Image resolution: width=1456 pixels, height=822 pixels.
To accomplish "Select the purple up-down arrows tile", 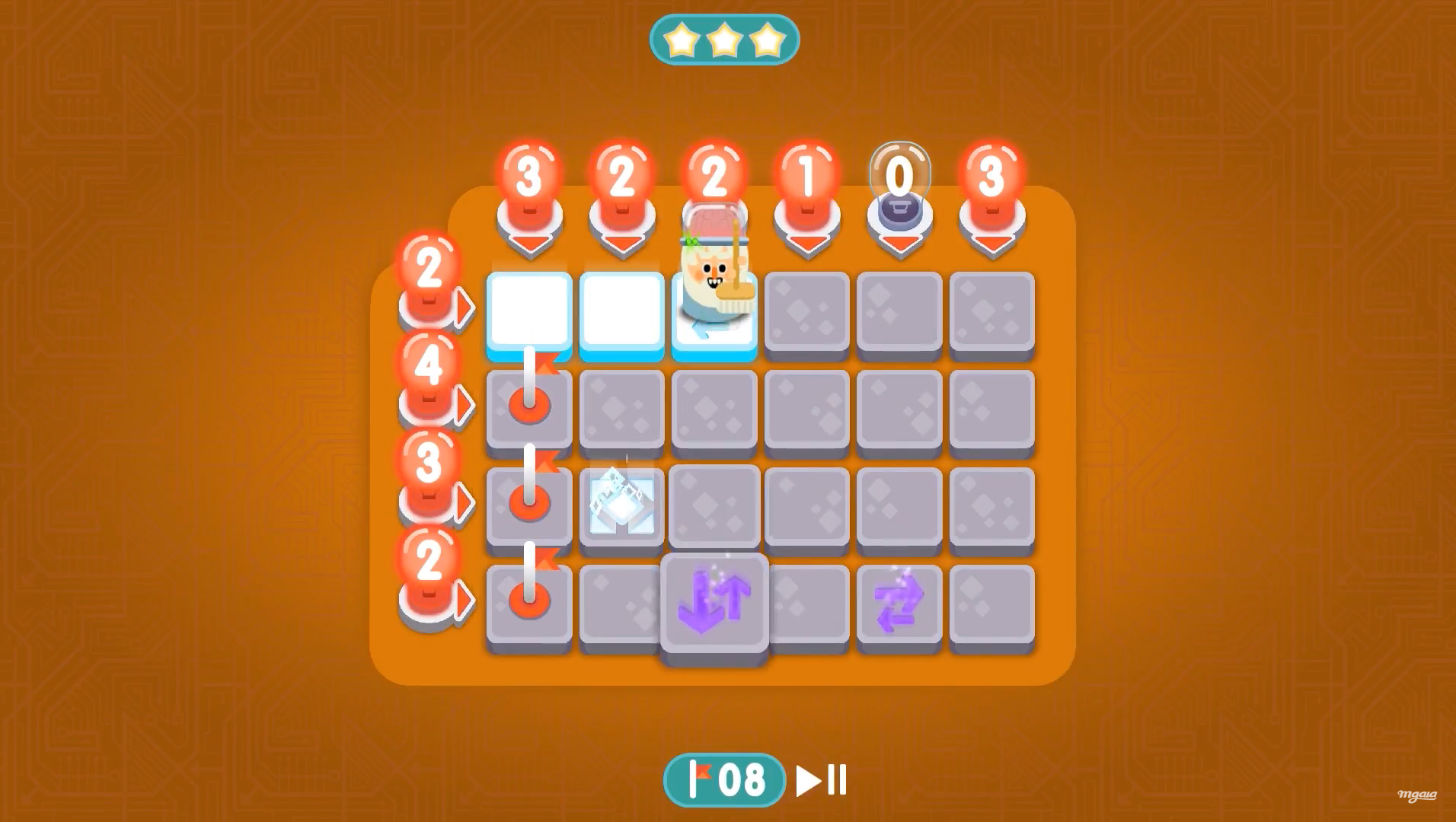I will (716, 601).
